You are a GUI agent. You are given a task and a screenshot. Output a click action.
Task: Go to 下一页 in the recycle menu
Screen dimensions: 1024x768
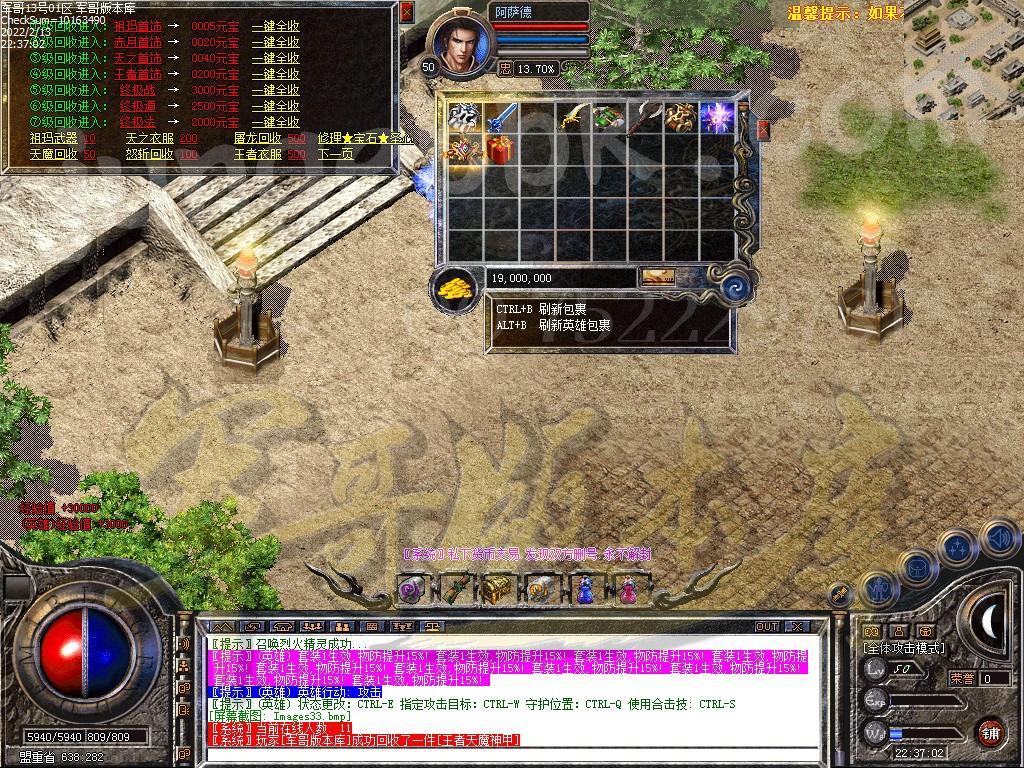335,155
